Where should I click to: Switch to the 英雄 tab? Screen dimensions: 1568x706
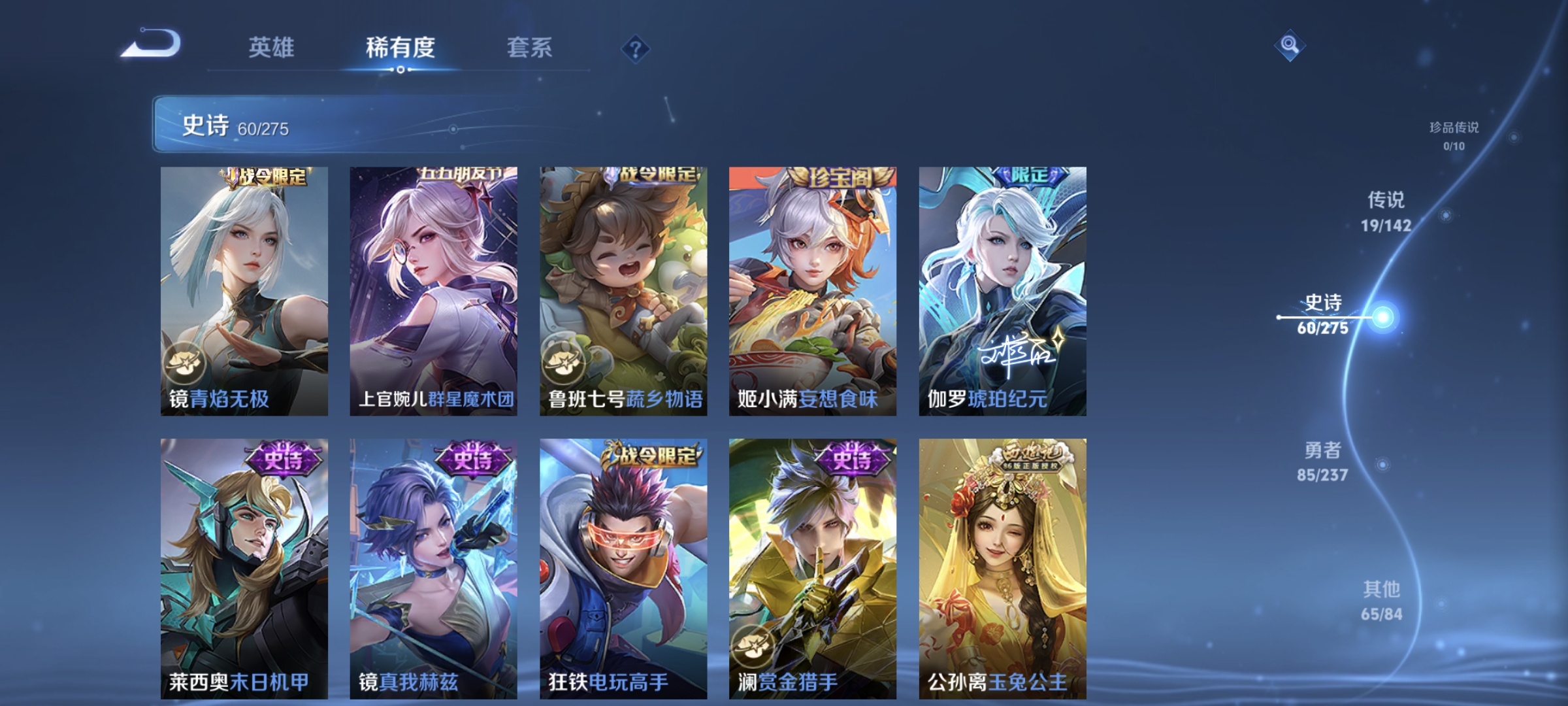(x=272, y=47)
